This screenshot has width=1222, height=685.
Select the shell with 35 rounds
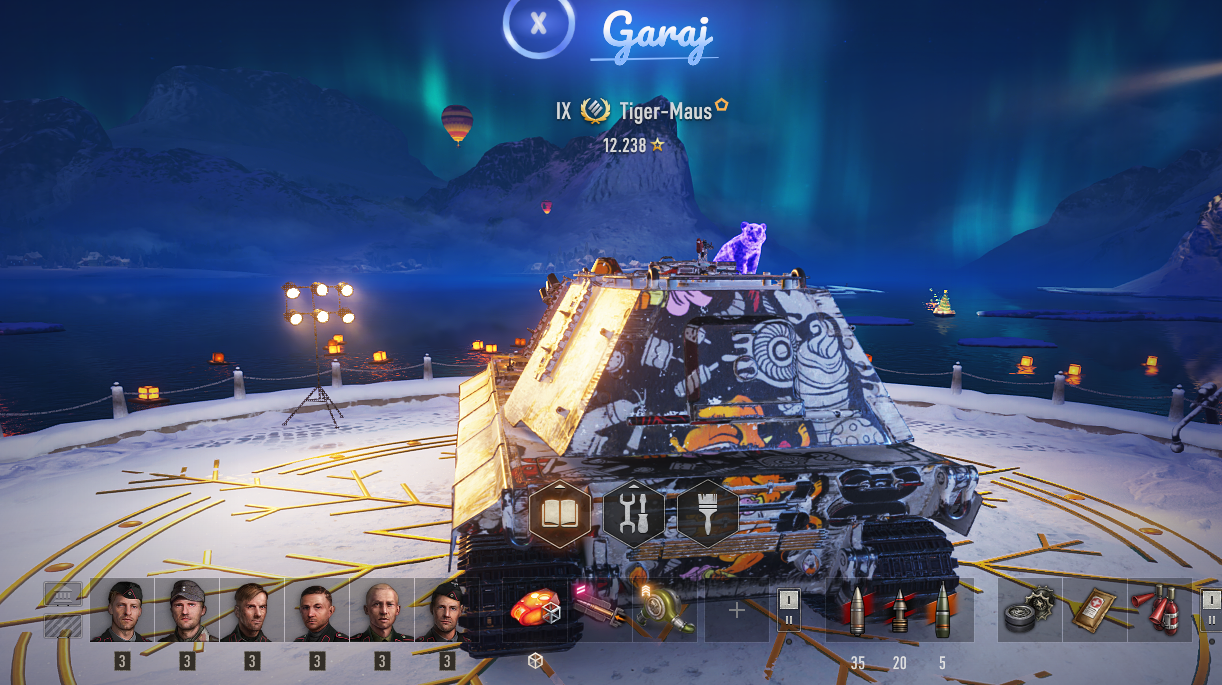pos(857,610)
